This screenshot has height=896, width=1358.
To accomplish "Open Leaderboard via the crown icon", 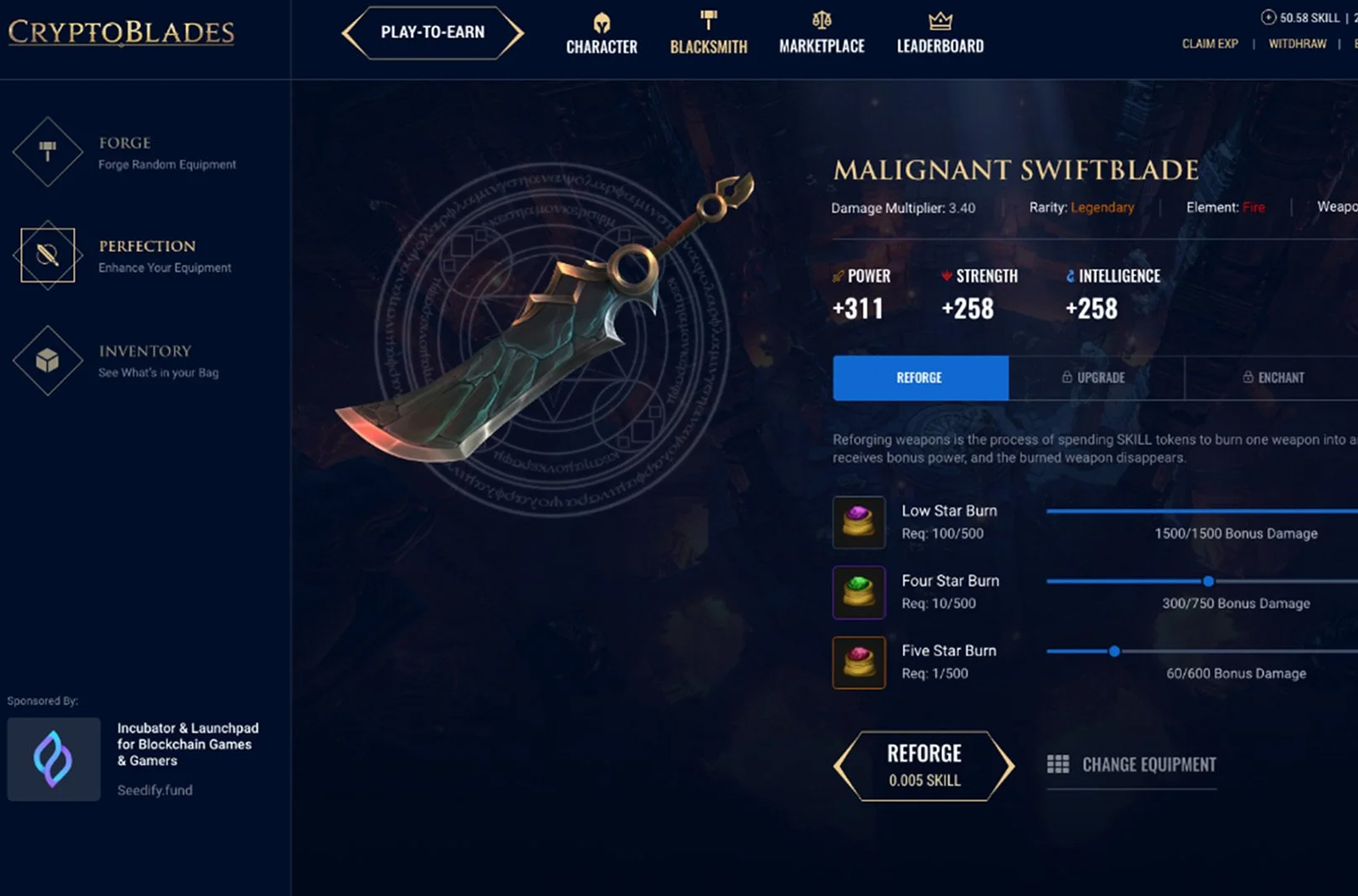I will 939,20.
